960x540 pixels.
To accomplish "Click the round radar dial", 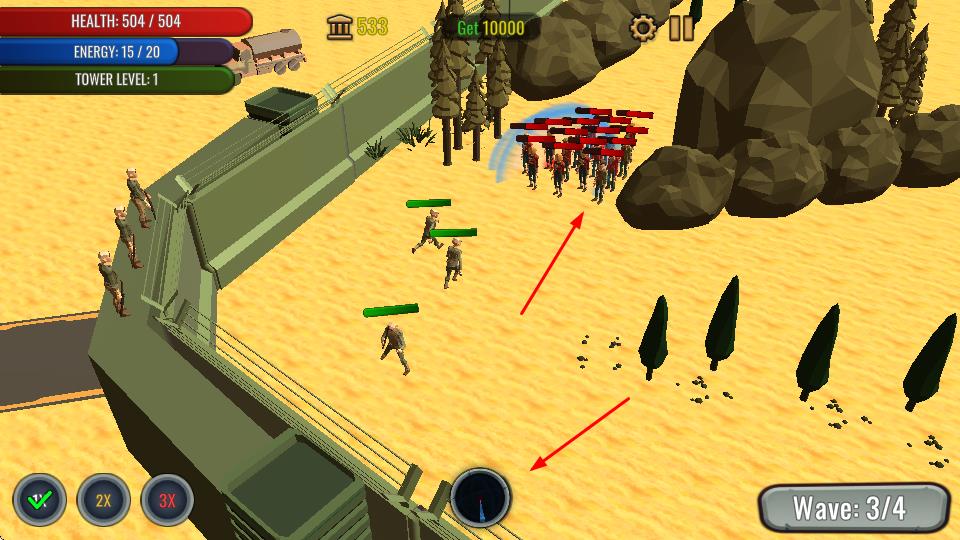I will pos(481,497).
